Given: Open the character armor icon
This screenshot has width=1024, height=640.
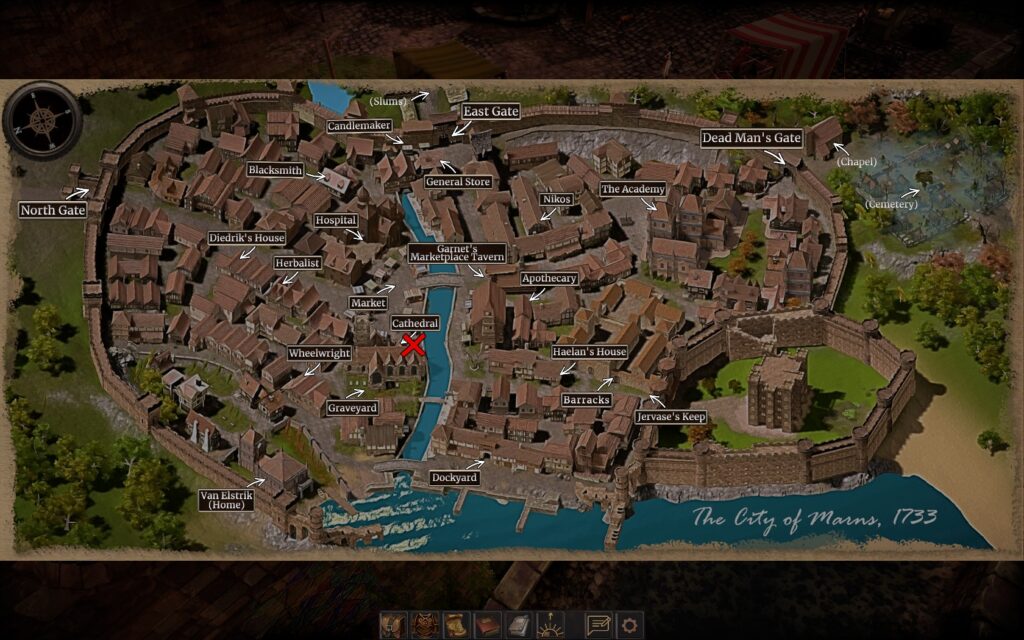Looking at the screenshot, I should coord(426,625).
